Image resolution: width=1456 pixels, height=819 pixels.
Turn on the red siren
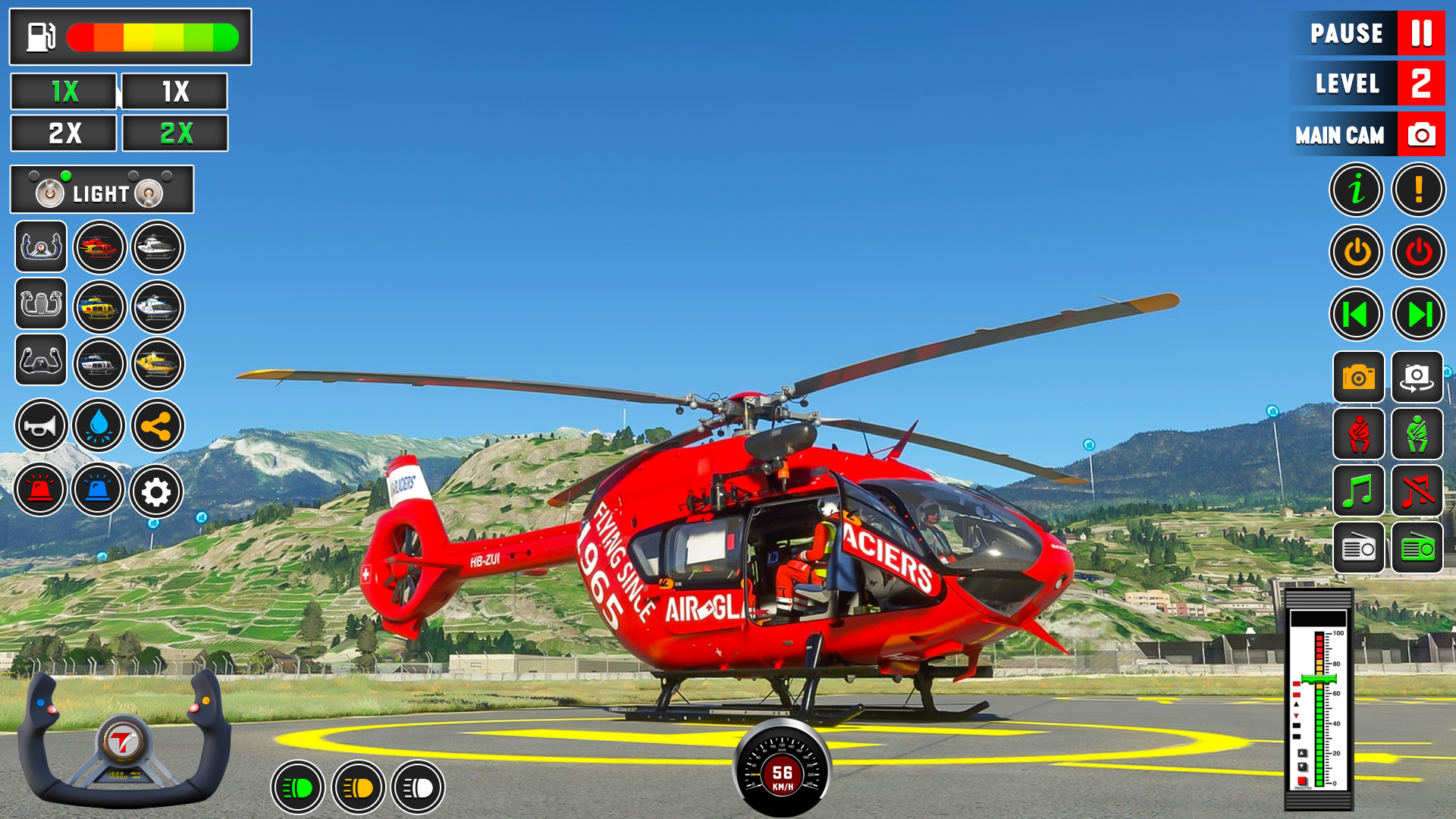tap(40, 490)
